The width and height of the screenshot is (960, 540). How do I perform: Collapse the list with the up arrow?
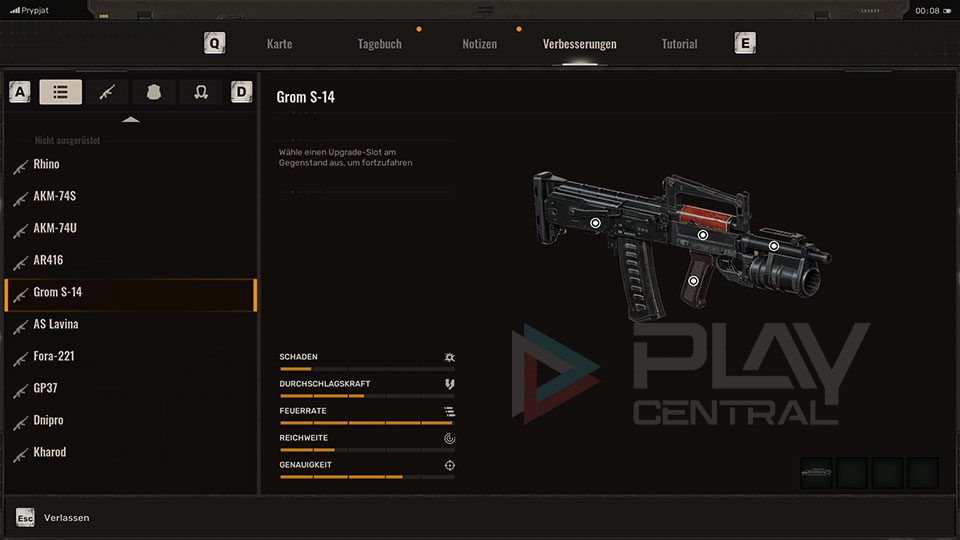(x=131, y=119)
